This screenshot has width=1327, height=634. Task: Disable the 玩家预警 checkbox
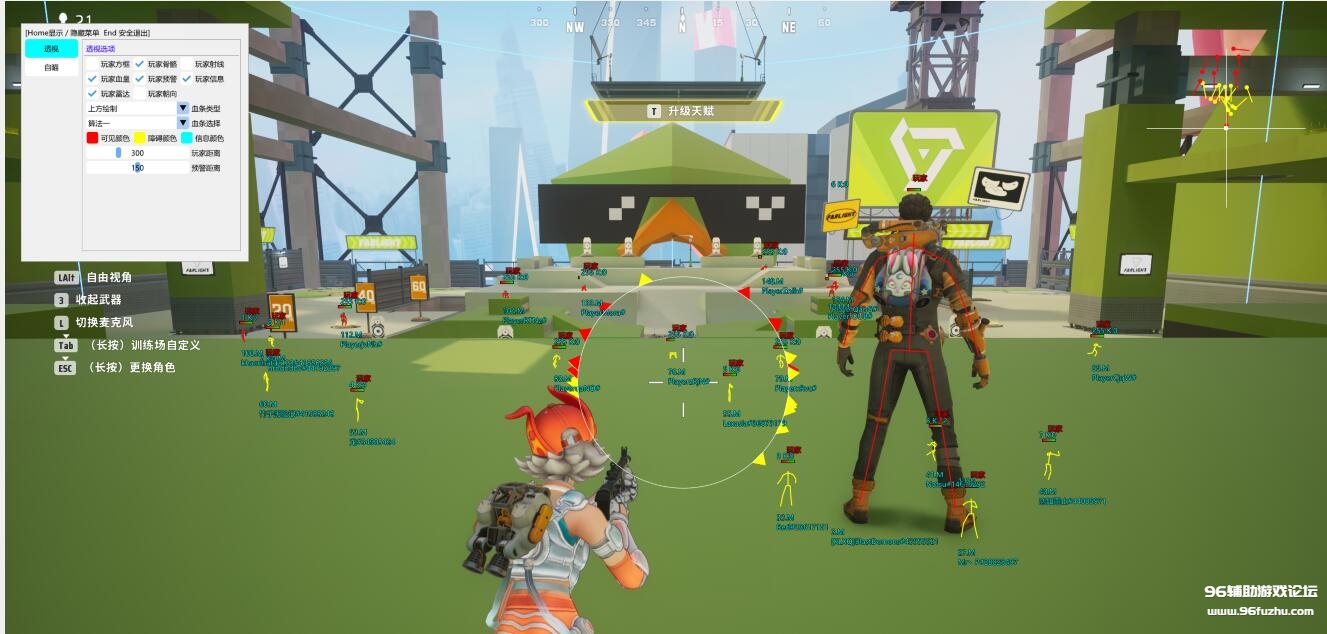[139, 79]
